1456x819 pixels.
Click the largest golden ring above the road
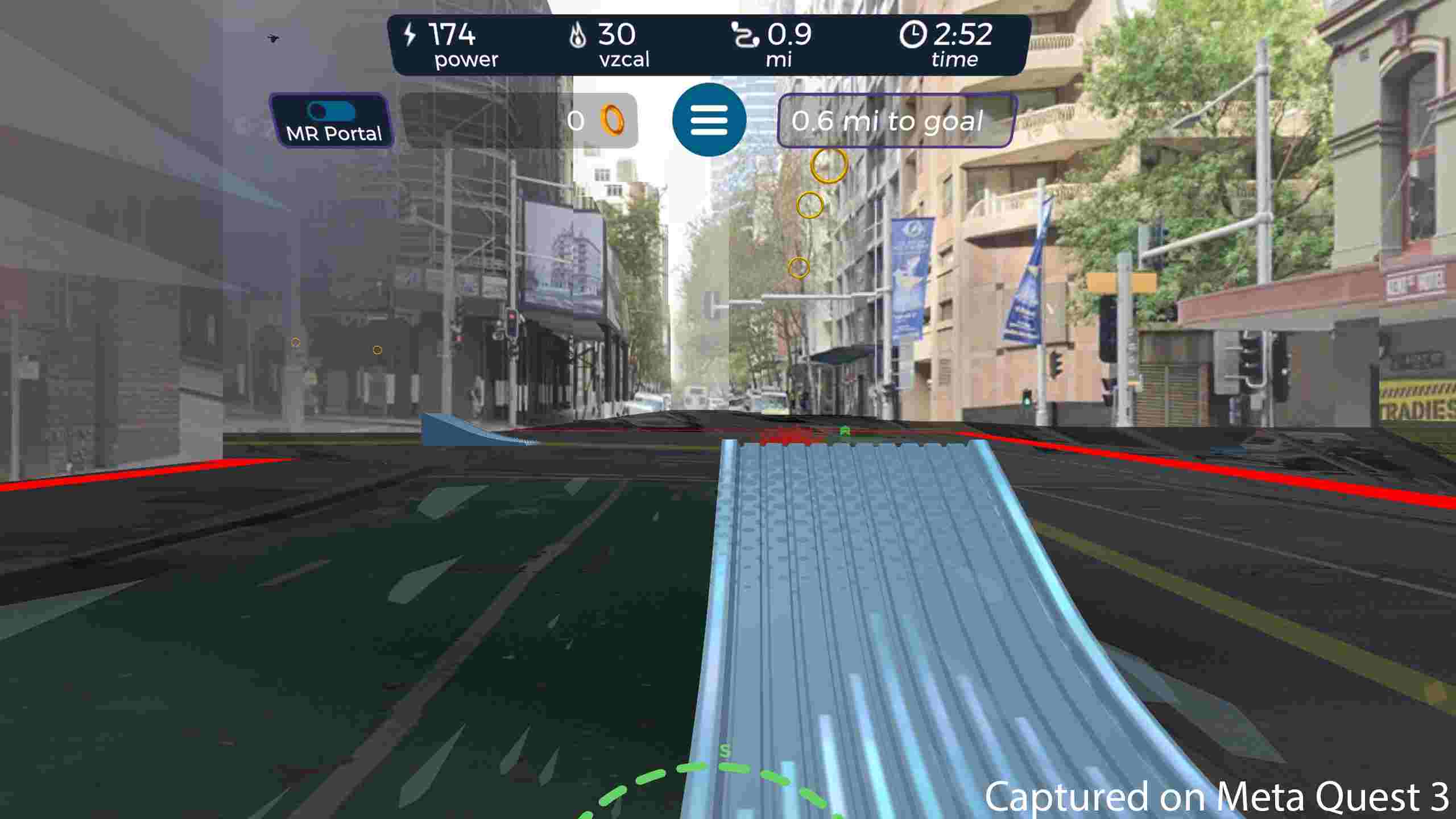[828, 166]
